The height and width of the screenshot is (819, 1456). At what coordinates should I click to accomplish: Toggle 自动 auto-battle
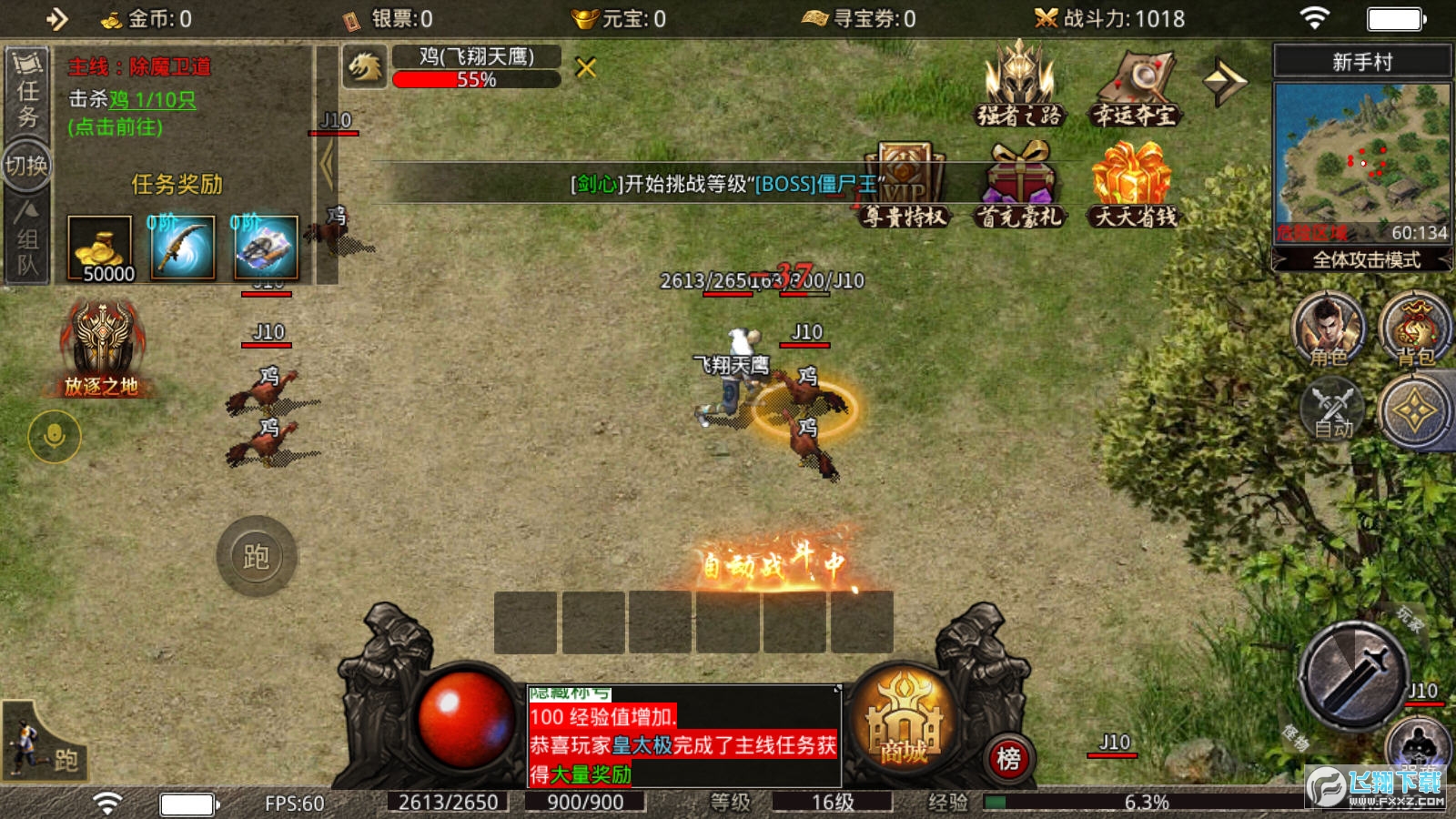(1332, 411)
